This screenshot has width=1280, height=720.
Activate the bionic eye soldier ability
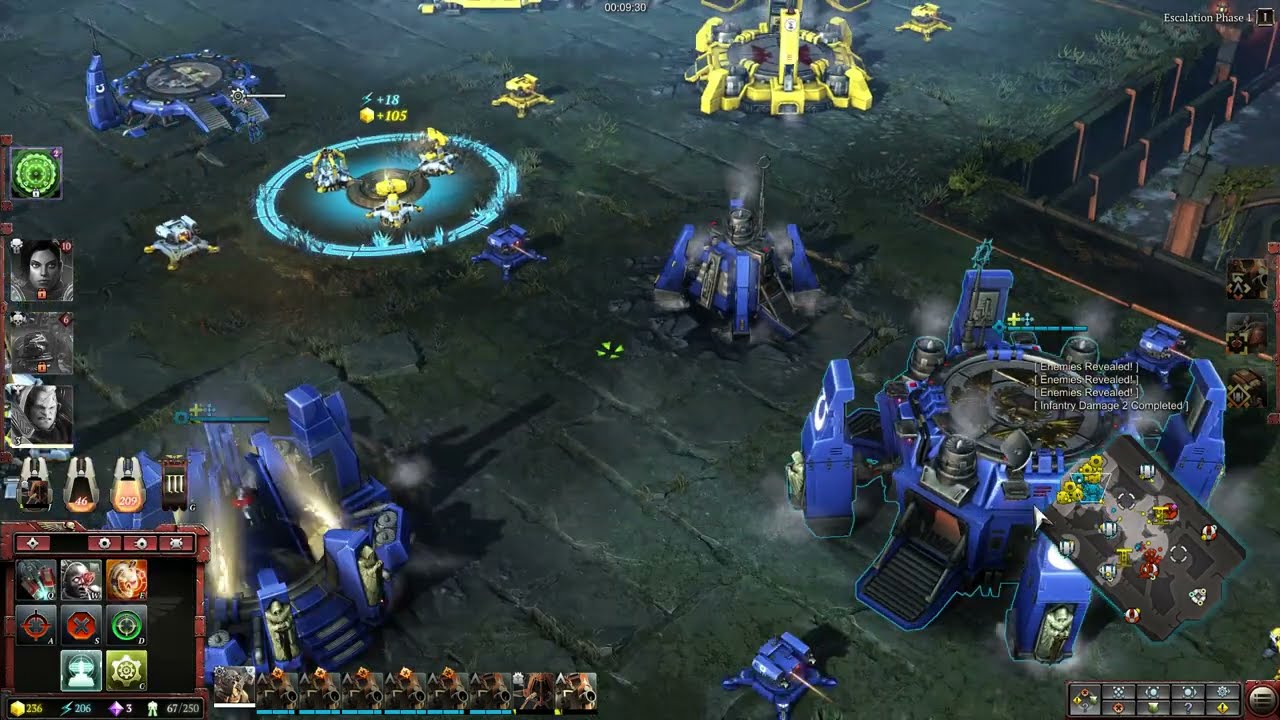(82, 580)
